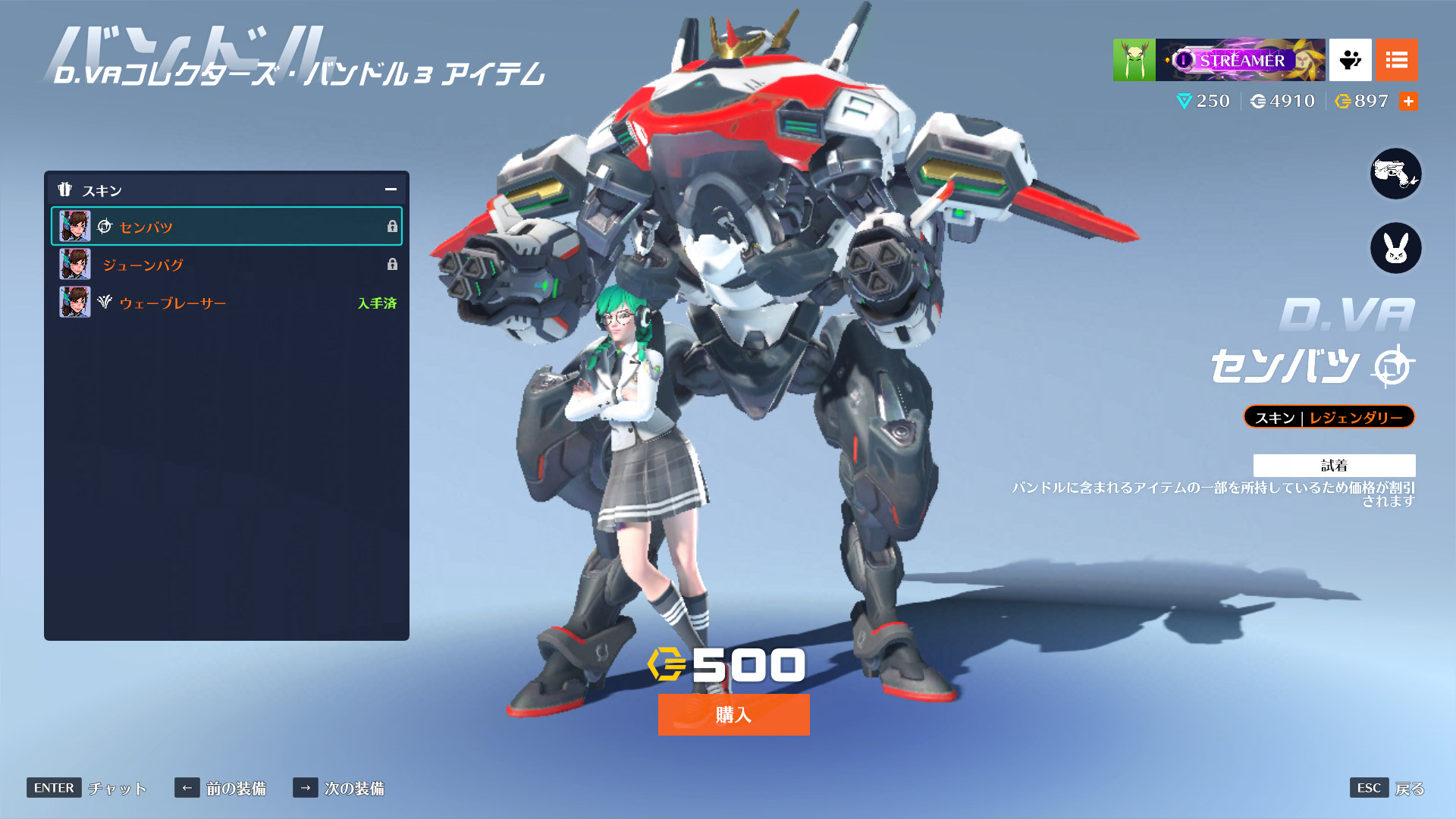Select the センバツ skin row

coord(226,227)
